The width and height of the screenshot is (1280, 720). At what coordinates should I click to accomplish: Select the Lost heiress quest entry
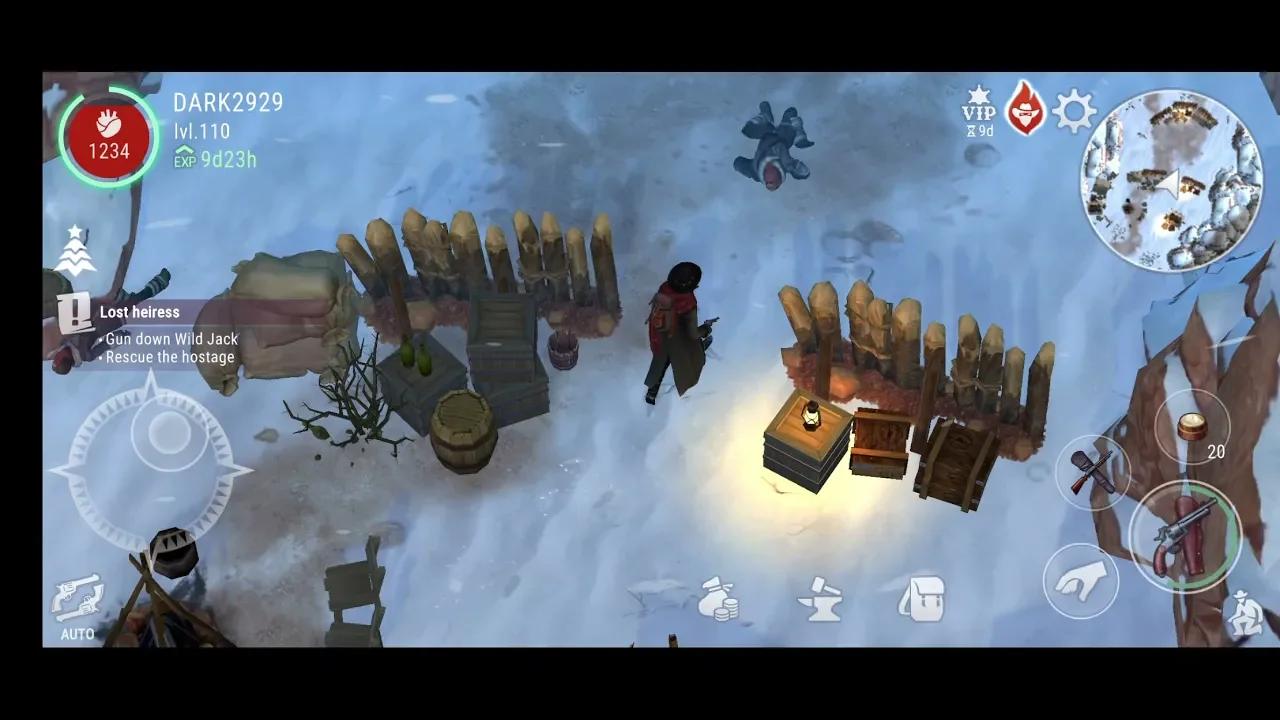pos(140,312)
